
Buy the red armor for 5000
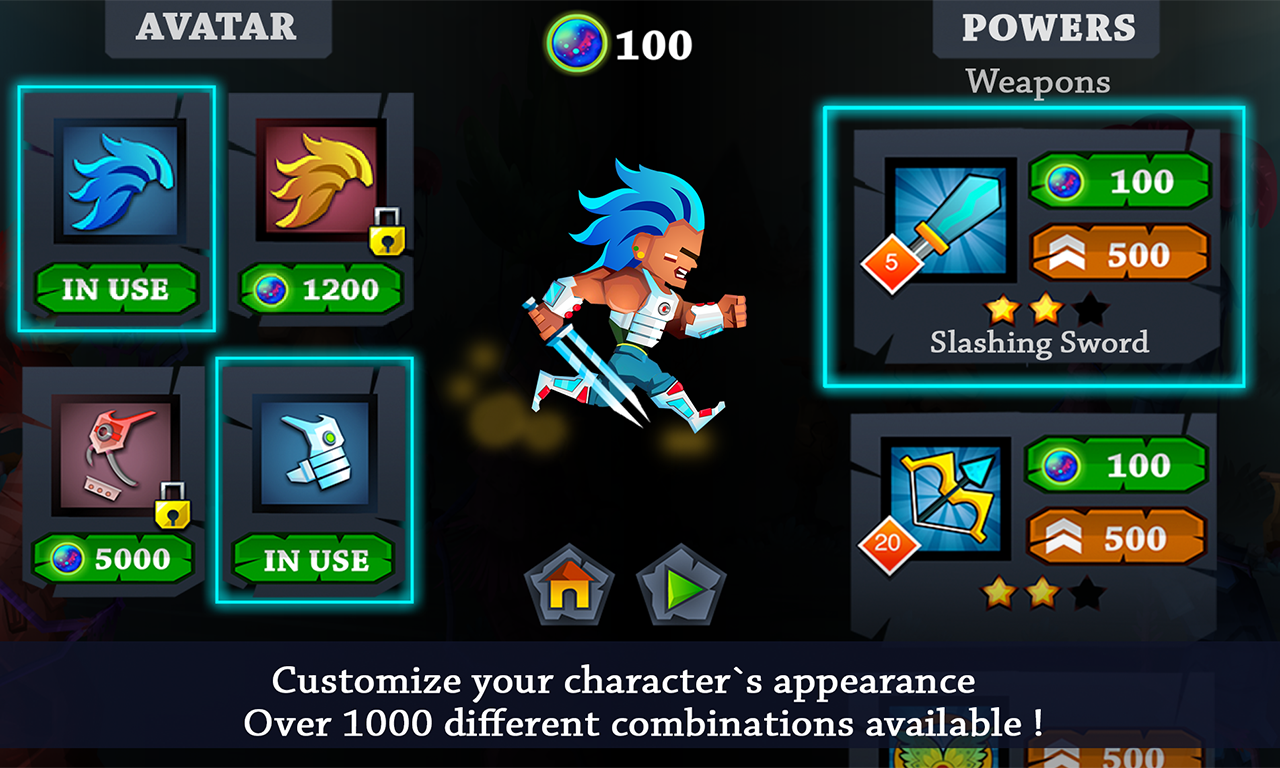[112, 559]
